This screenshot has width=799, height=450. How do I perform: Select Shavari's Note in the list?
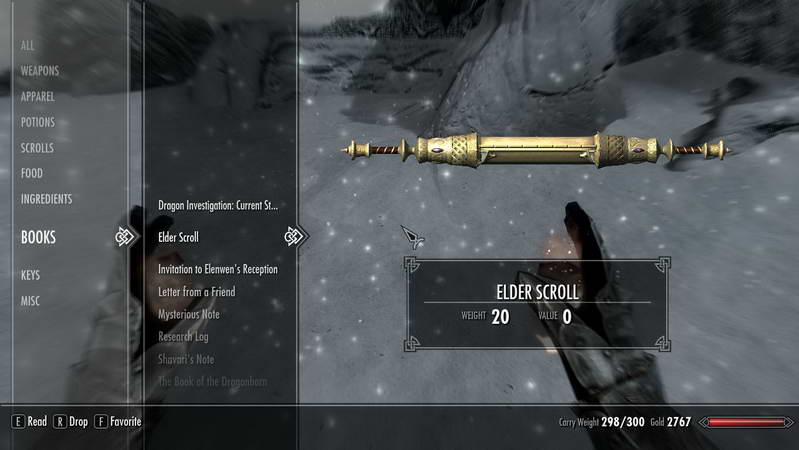(186, 359)
